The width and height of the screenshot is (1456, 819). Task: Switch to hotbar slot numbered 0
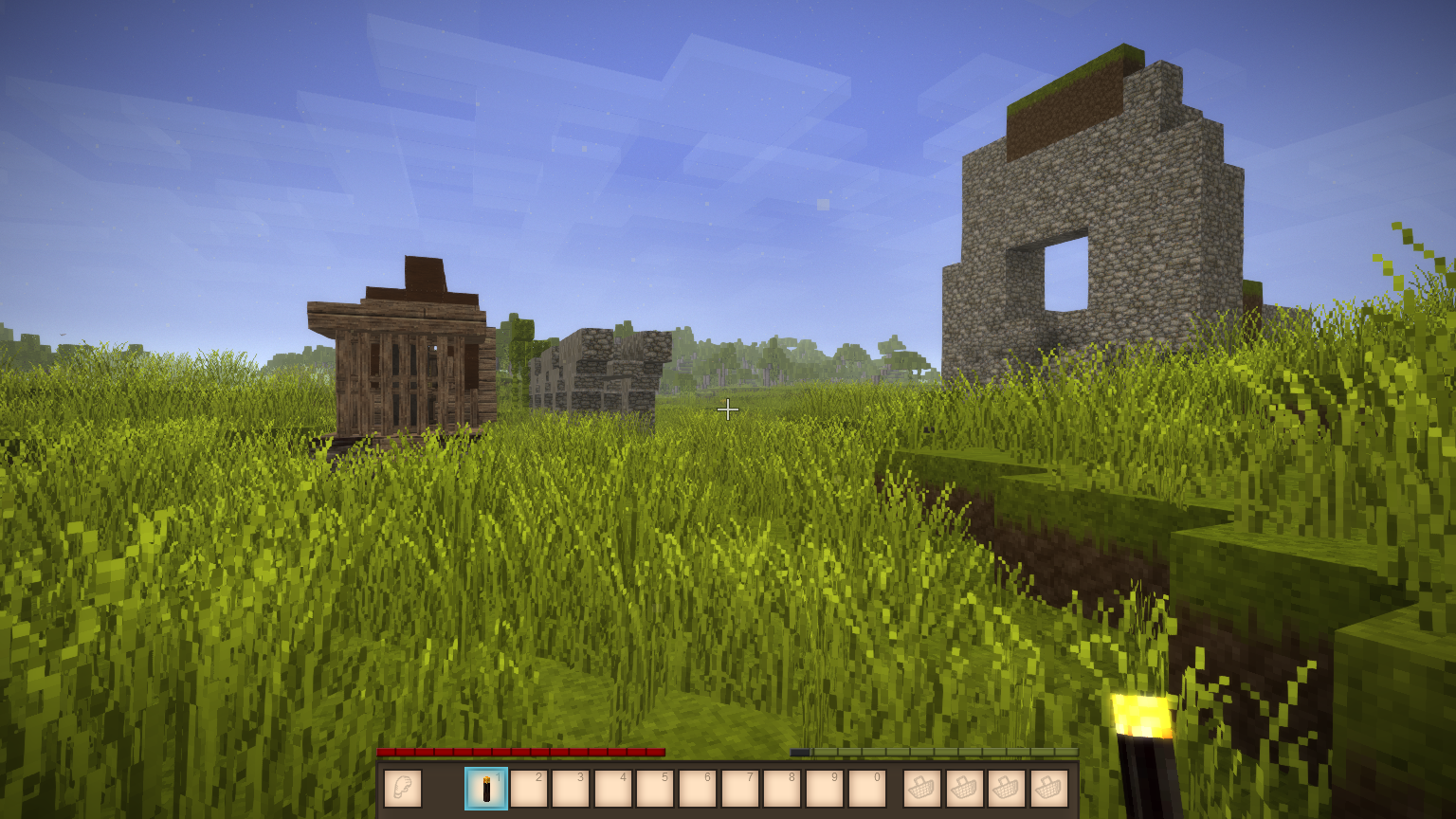pos(867,789)
